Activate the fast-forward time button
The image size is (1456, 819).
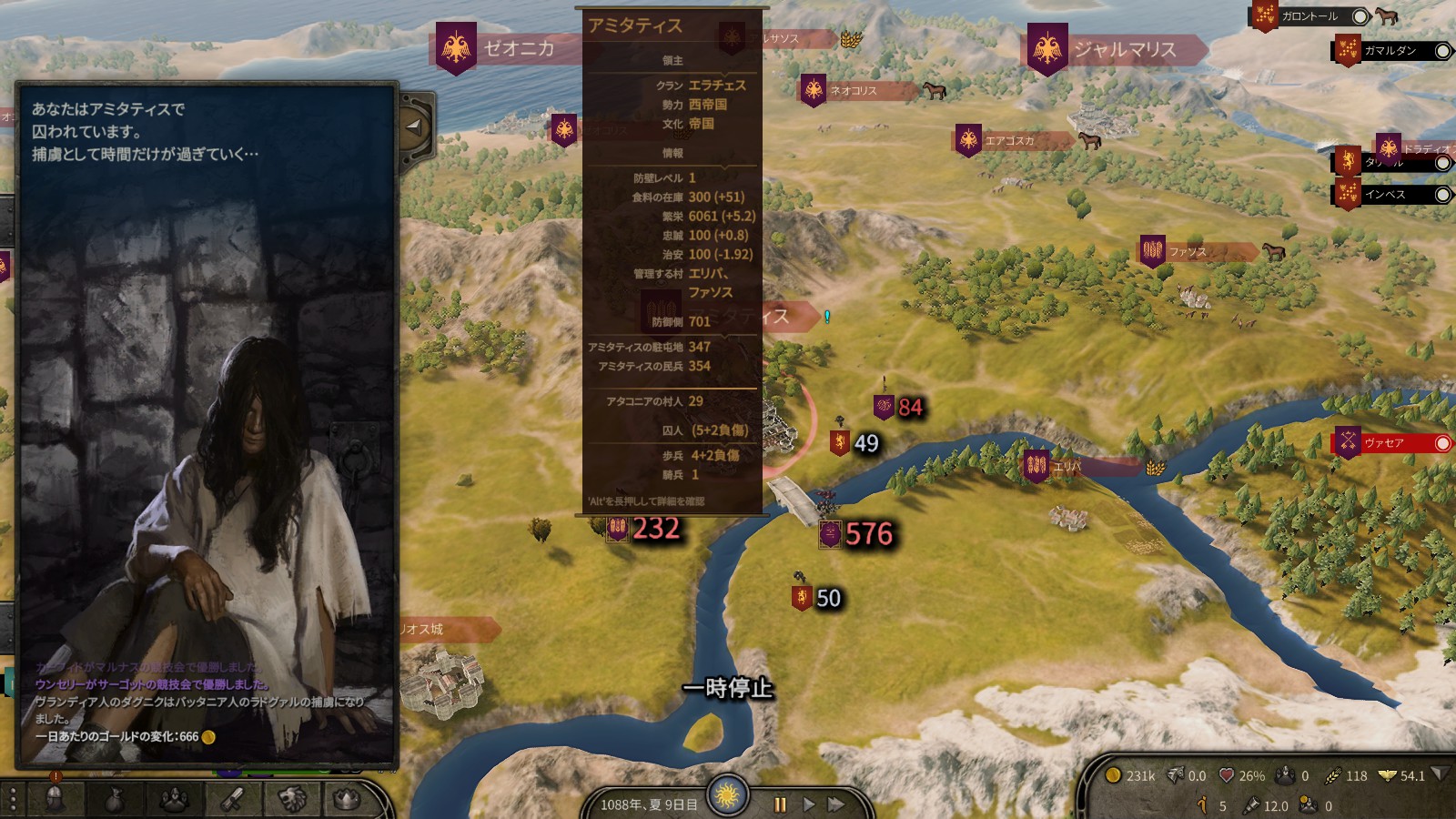coord(835,804)
